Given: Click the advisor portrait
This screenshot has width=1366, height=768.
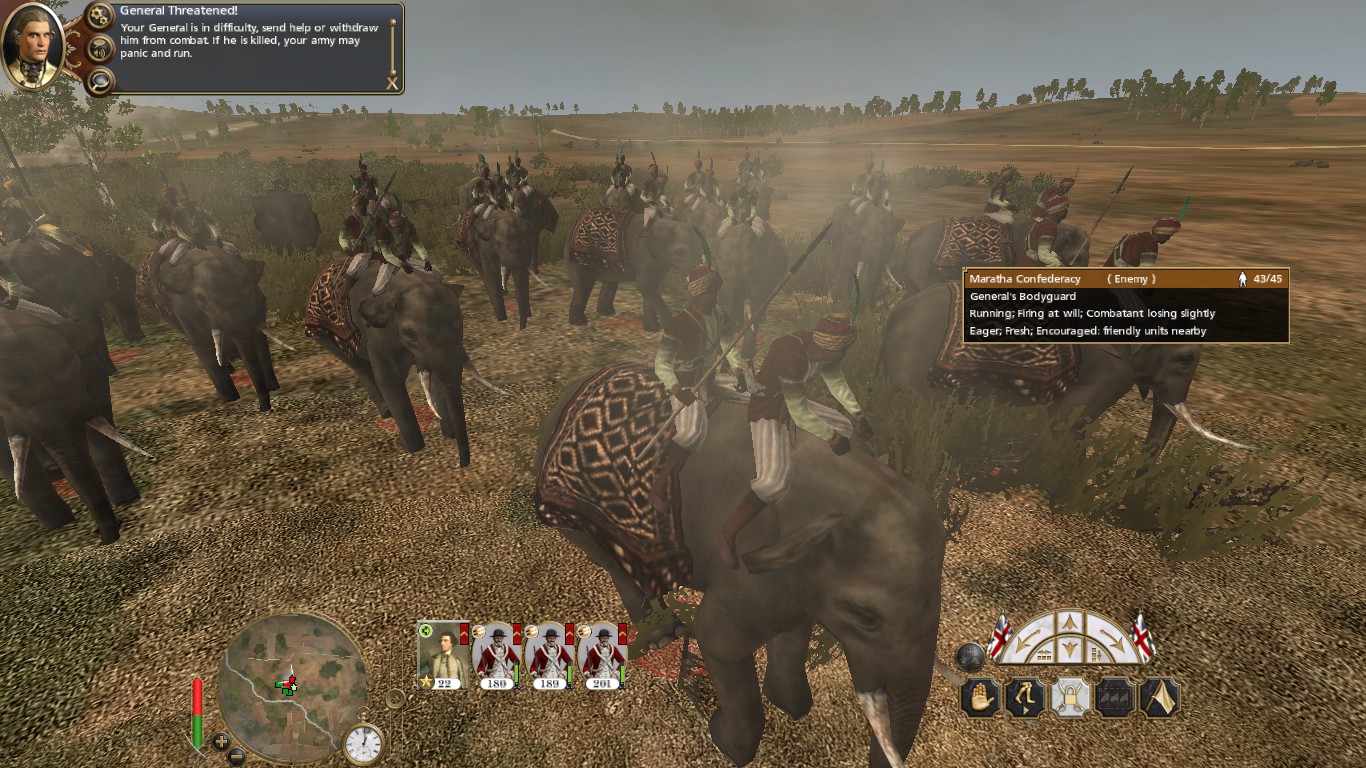Looking at the screenshot, I should 32,45.
